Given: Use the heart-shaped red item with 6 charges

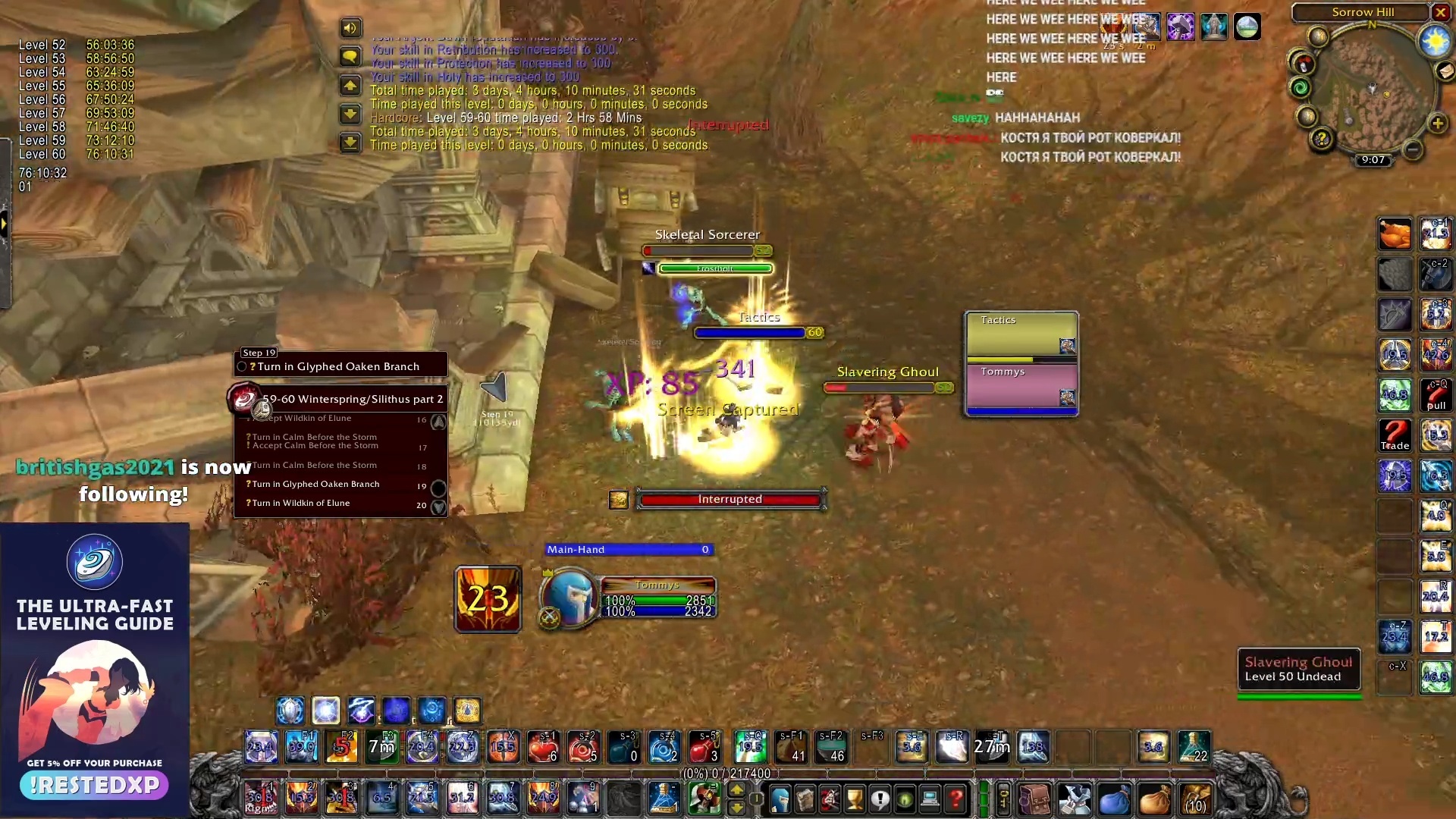Looking at the screenshot, I should coord(543,747).
